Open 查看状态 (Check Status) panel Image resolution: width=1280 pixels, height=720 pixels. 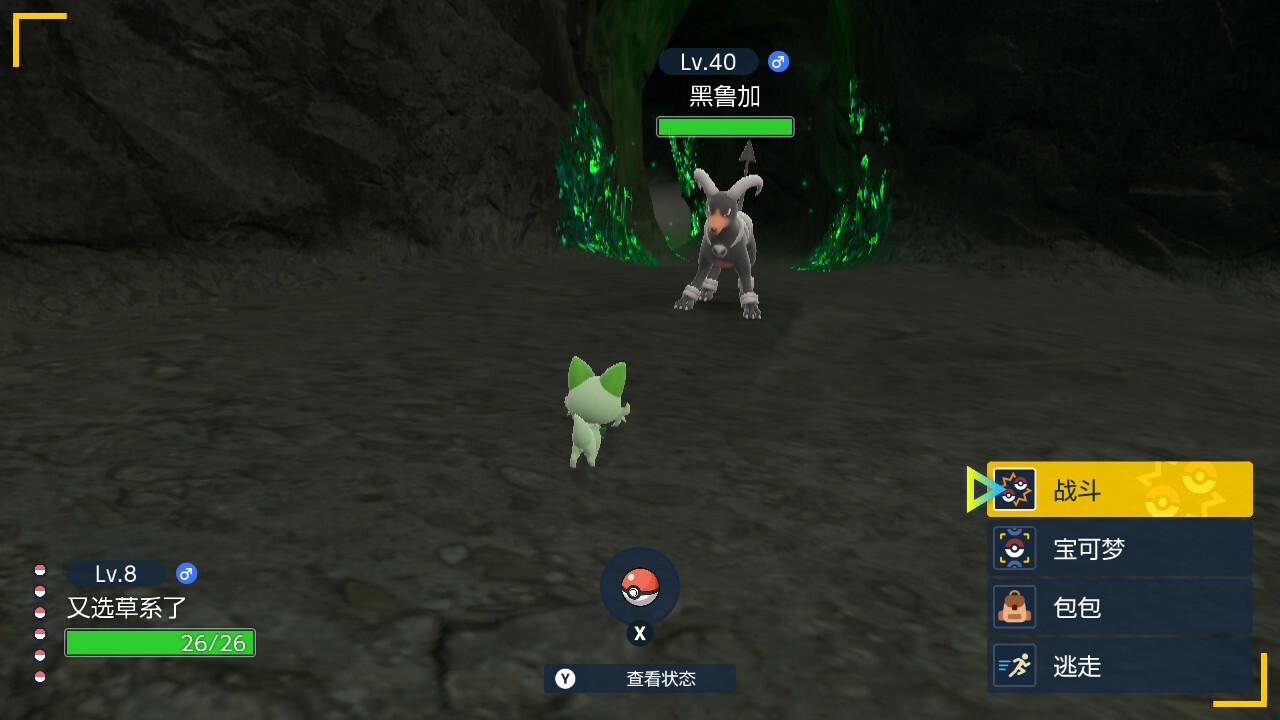[640, 679]
